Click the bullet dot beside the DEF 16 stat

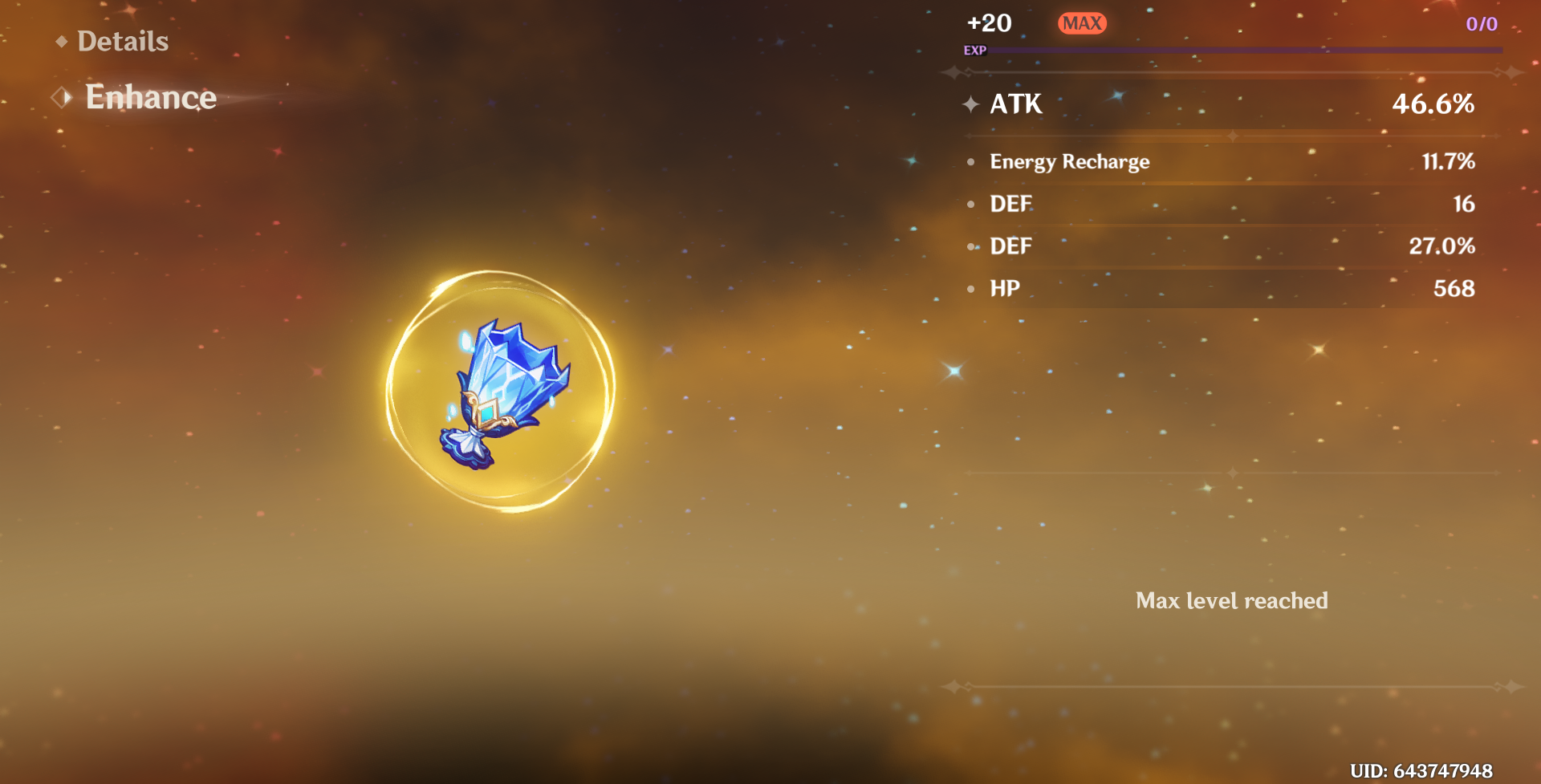[972, 205]
